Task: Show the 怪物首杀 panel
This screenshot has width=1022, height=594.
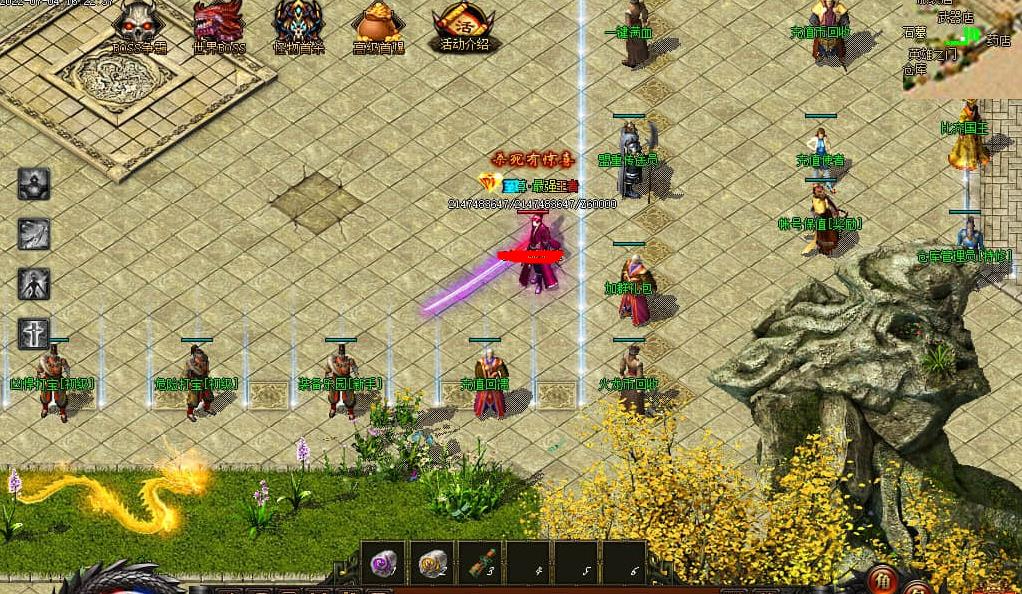Action: (x=298, y=26)
